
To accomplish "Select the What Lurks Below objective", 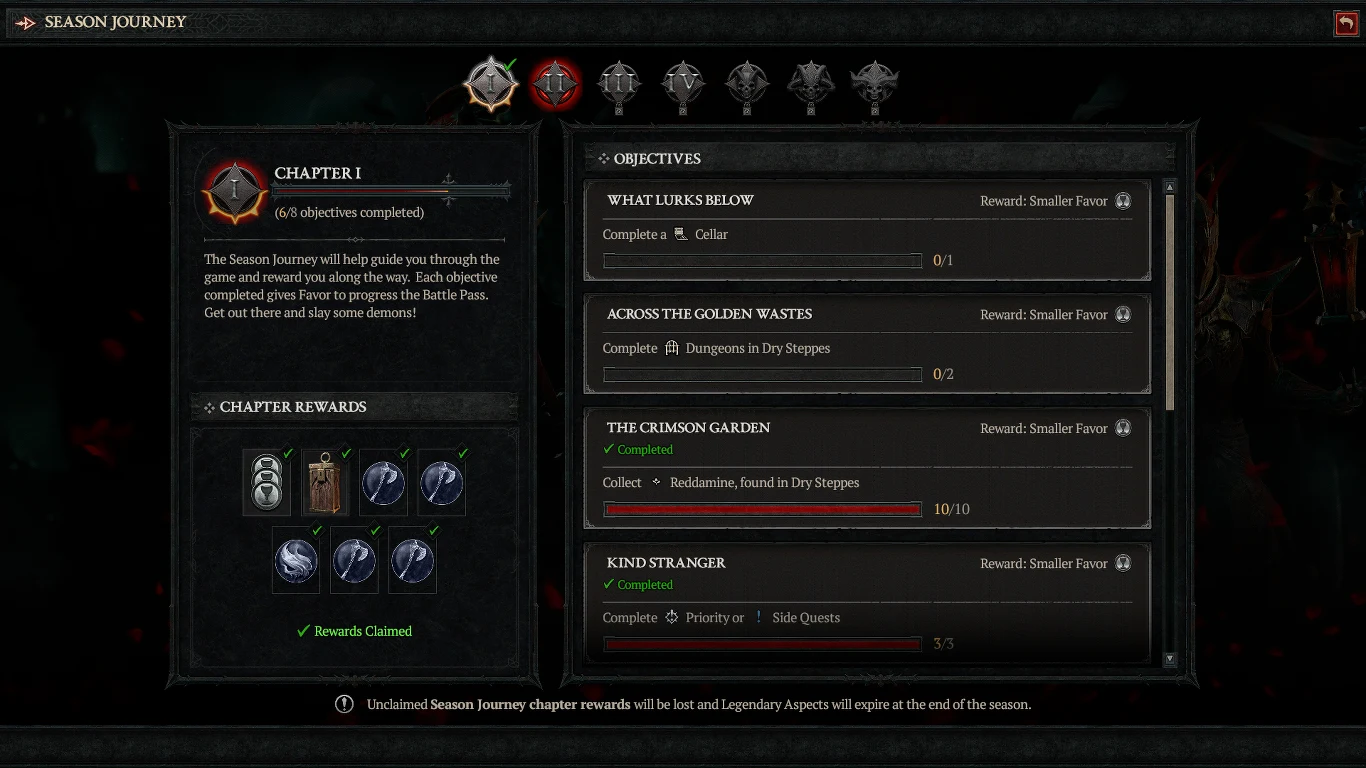I will [x=866, y=231].
